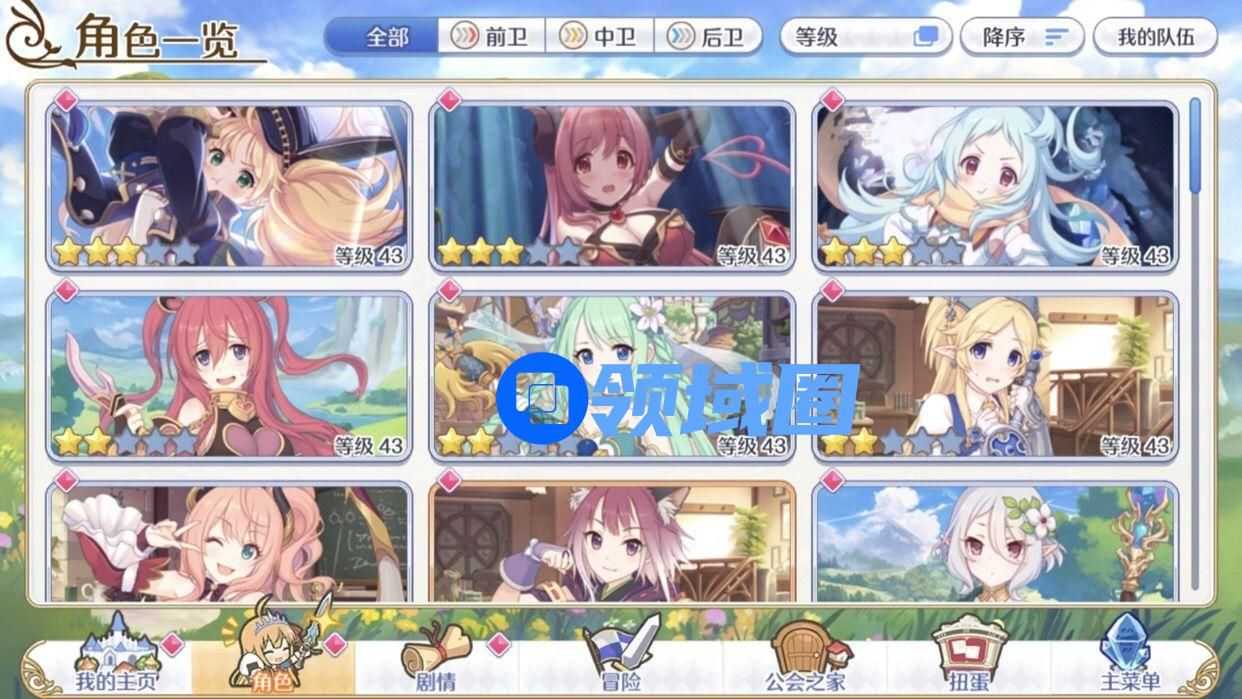Switch to the 前卫 filter tab
Viewport: 1242px width, 699px height.
click(x=492, y=37)
